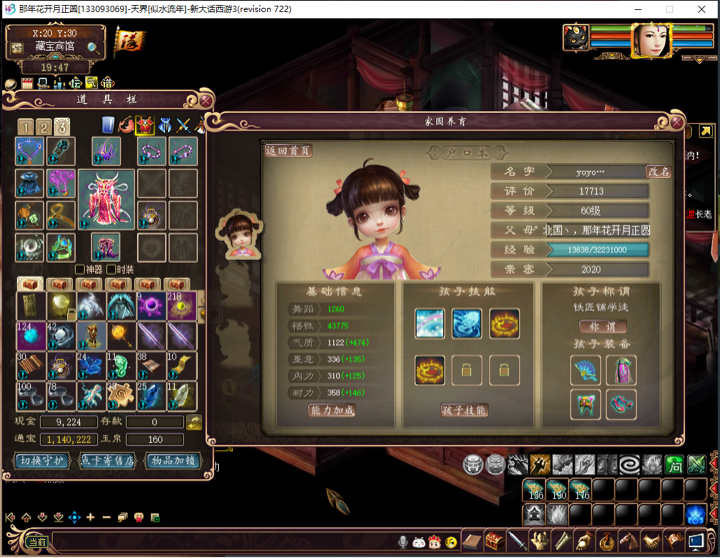Select the child's fan equipment slot
Screen dimensions: 720x558
[x=586, y=371]
